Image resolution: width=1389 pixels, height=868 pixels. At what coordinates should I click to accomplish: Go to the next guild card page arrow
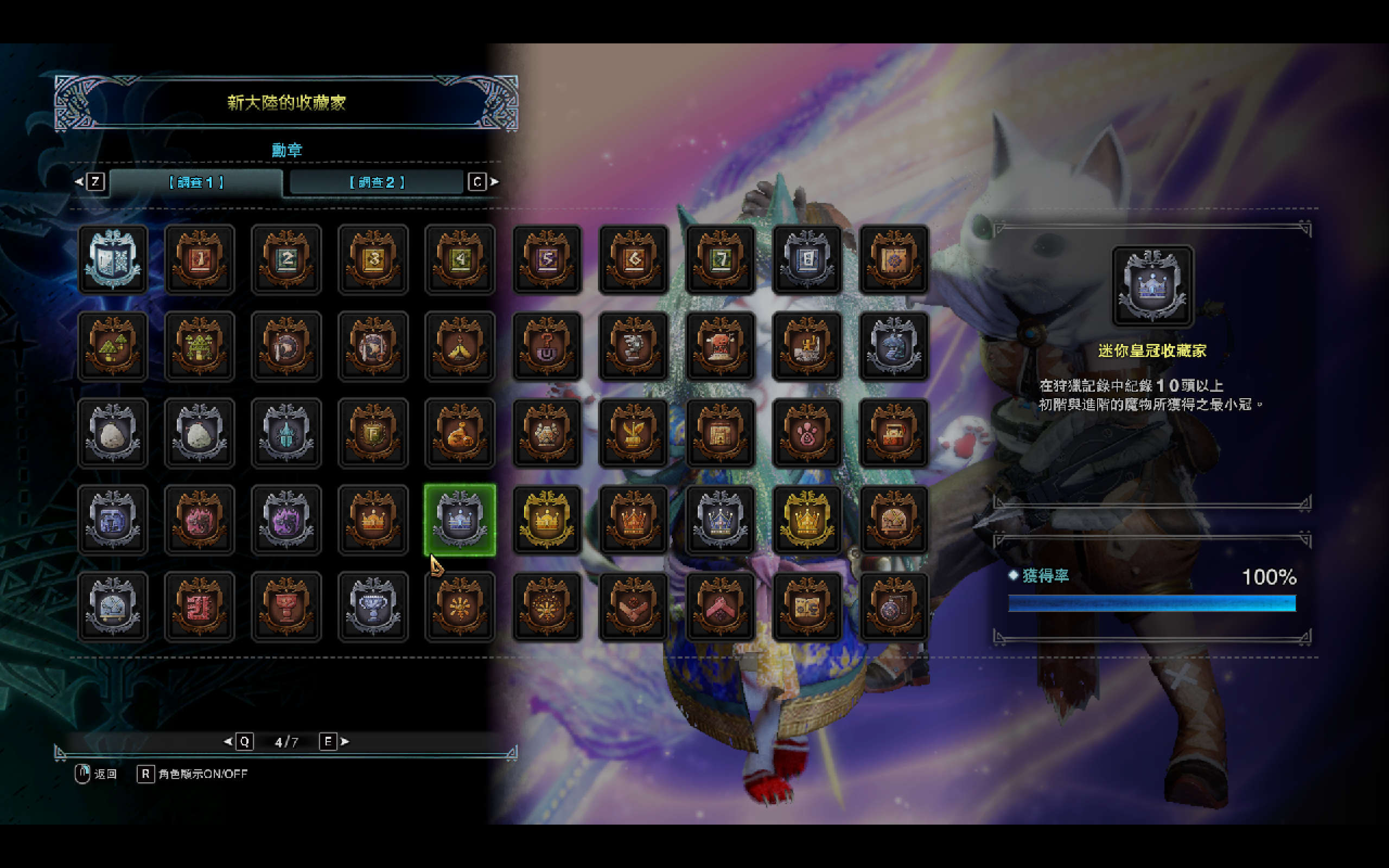coord(345,742)
